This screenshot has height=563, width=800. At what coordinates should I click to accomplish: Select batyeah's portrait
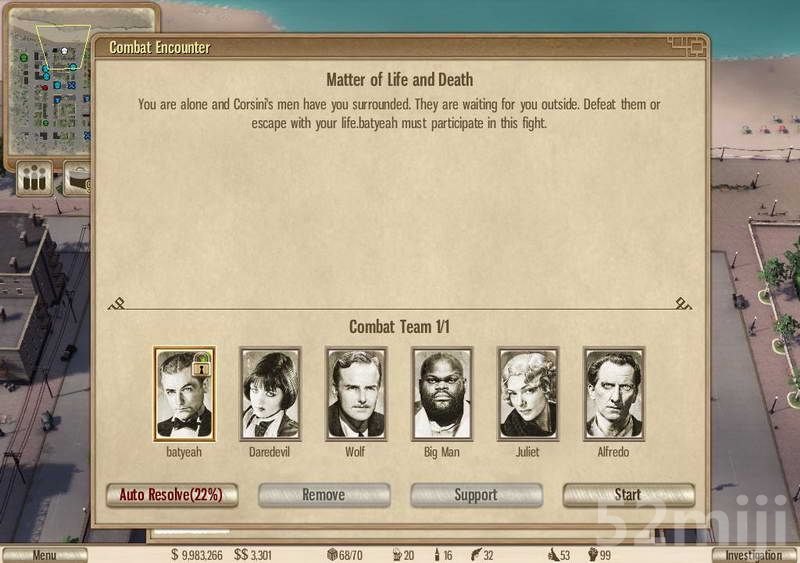184,395
